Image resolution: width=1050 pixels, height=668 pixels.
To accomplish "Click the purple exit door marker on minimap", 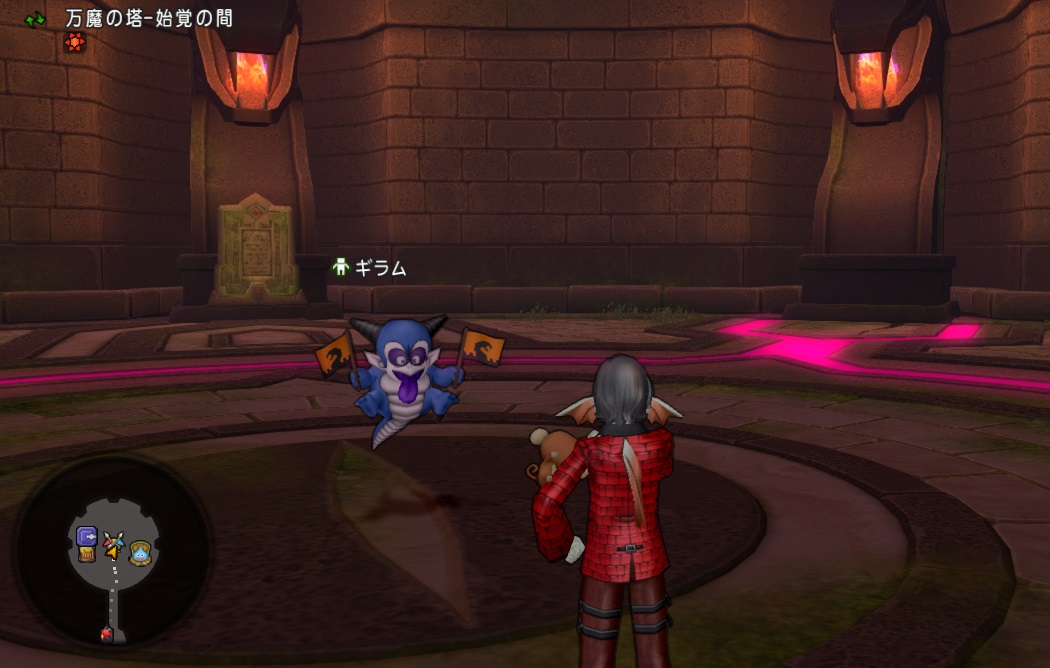I will (87, 536).
